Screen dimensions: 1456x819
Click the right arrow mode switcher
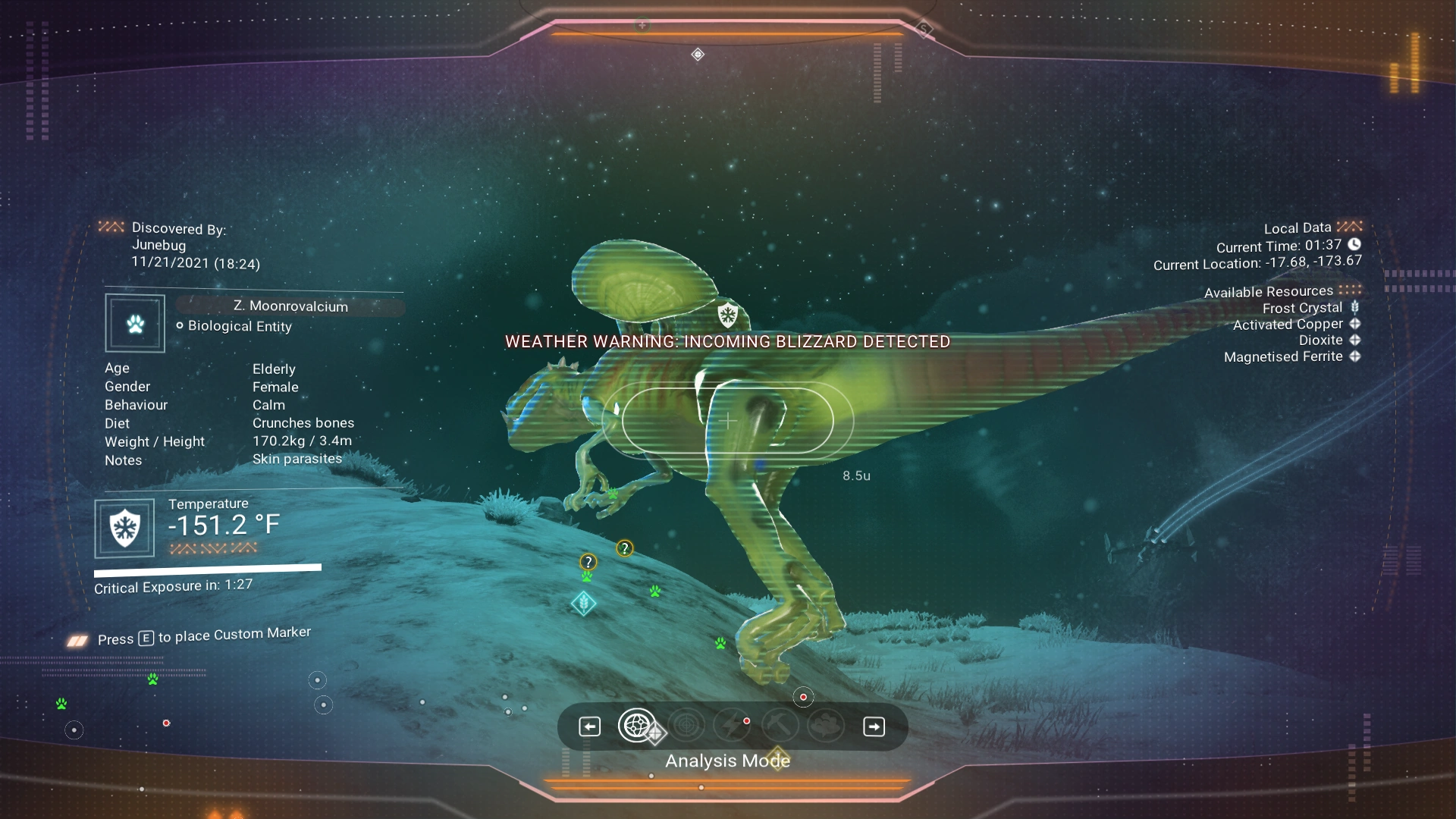coord(874,726)
